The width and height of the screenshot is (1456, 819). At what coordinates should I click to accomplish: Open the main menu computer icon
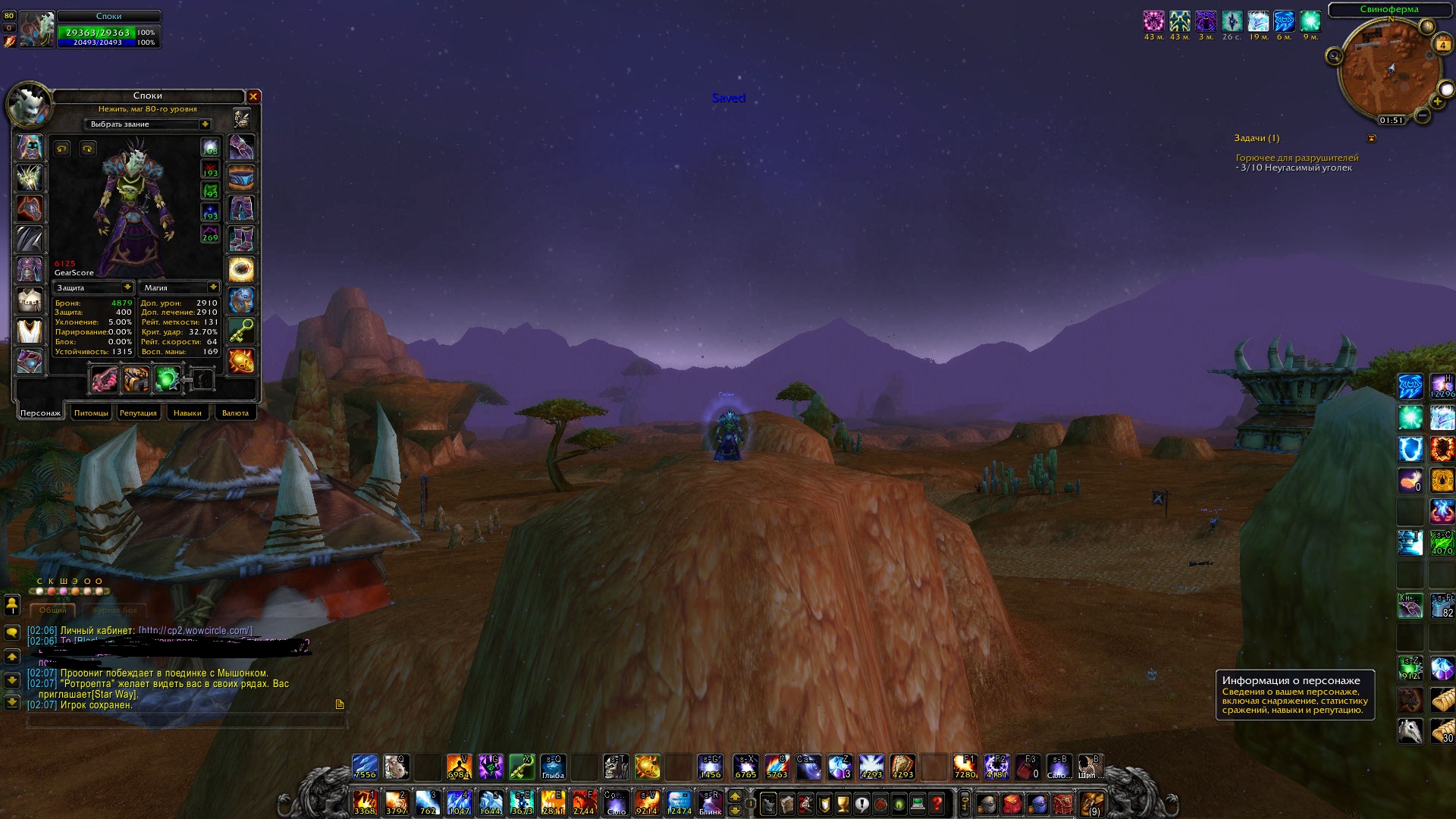918,802
